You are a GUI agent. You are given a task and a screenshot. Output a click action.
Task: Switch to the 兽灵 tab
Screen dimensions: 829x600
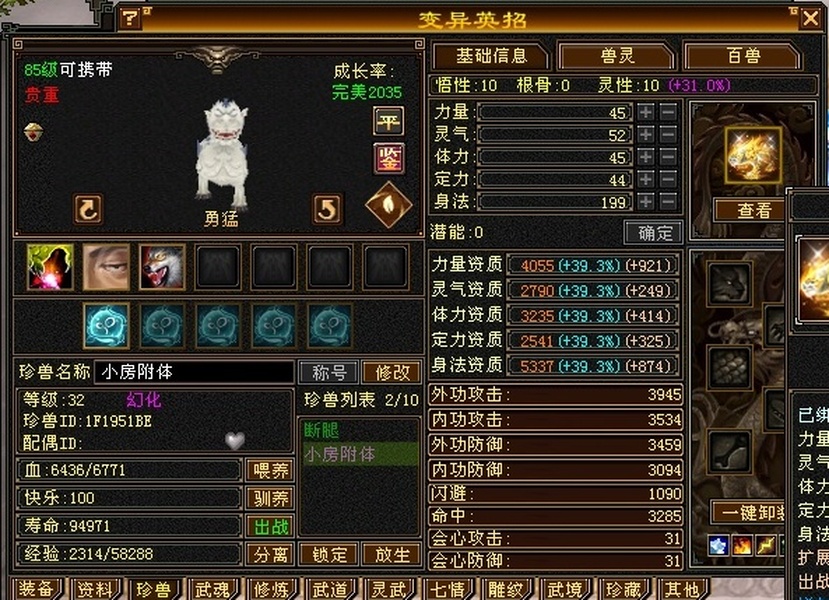(615, 56)
